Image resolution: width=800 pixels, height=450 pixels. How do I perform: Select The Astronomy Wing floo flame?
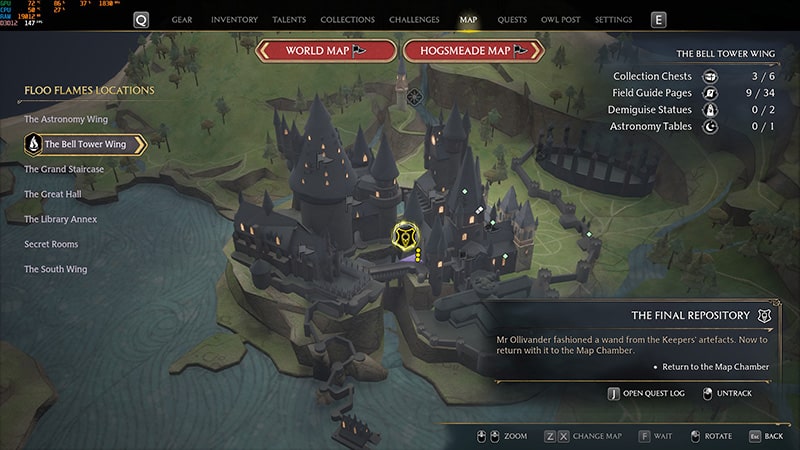(x=66, y=119)
